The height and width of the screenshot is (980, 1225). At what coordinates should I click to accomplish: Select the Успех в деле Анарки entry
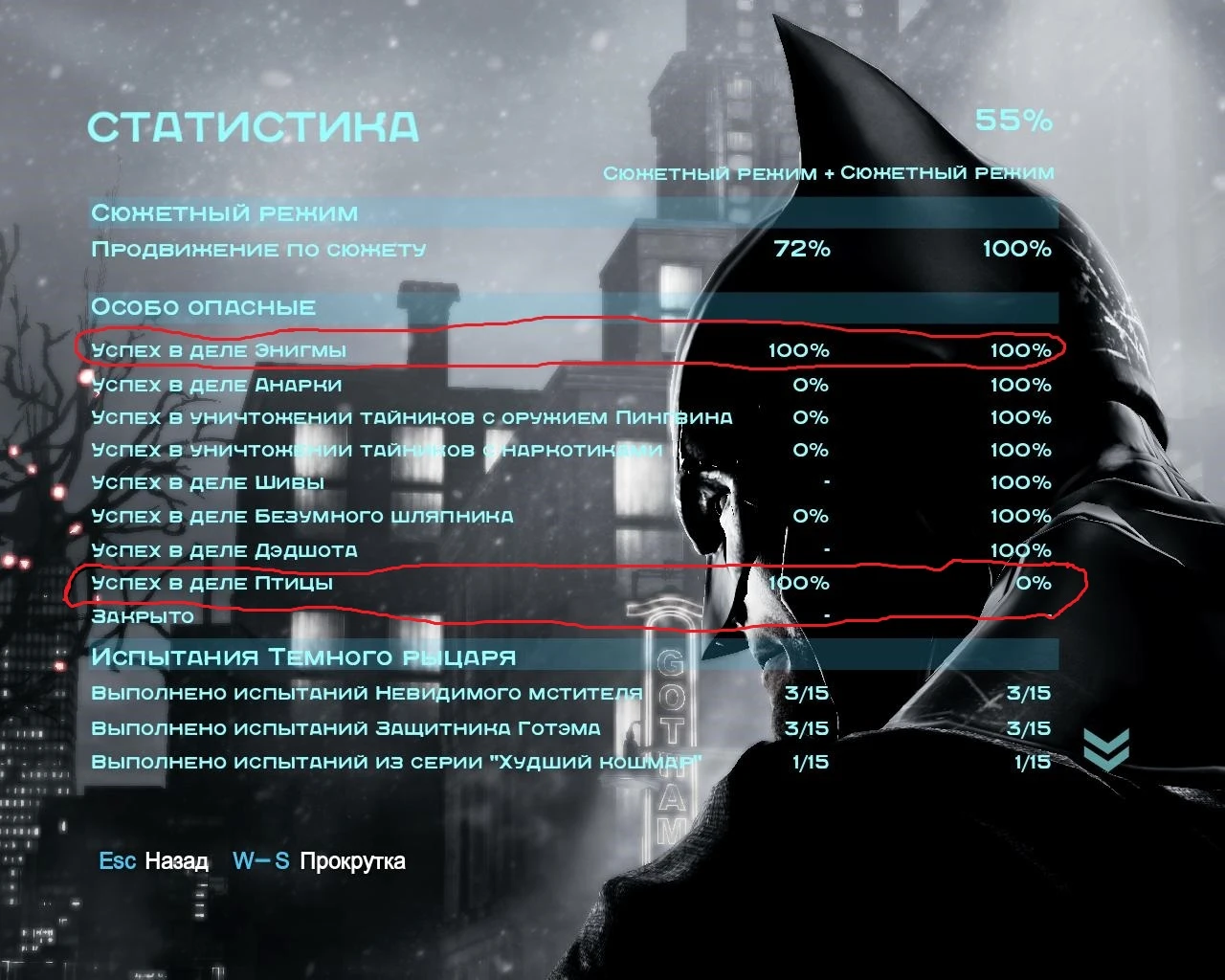click(x=216, y=385)
